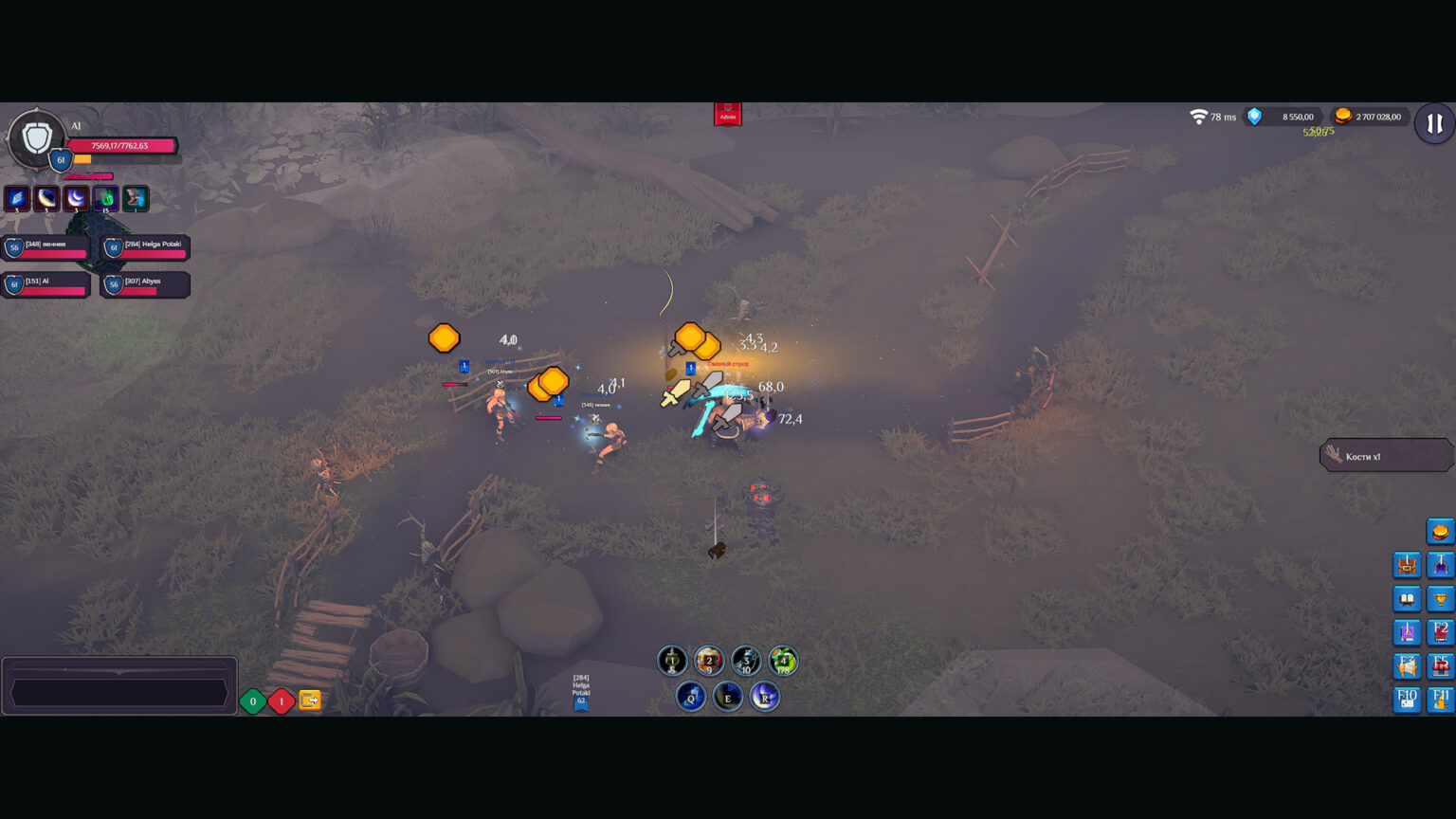The width and height of the screenshot is (1456, 819).
Task: Open the burger food menu icon
Action: (x=1440, y=531)
